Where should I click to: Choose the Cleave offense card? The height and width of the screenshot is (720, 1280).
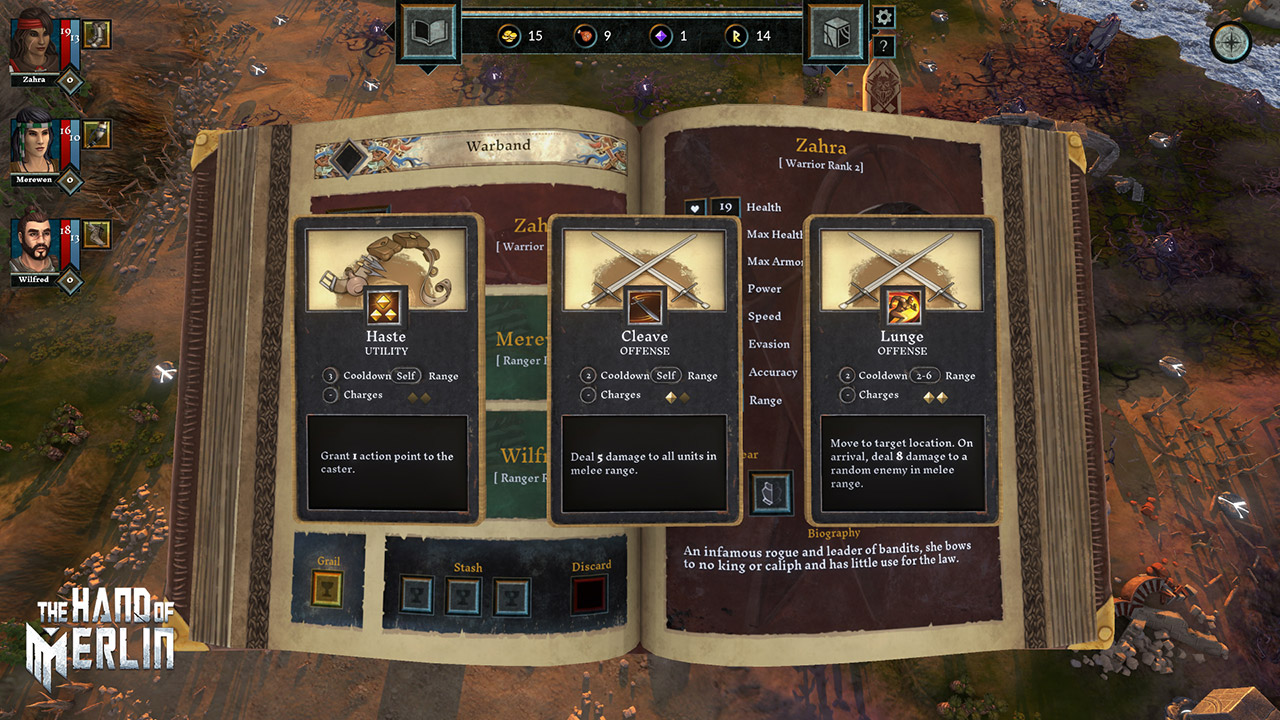tap(645, 370)
